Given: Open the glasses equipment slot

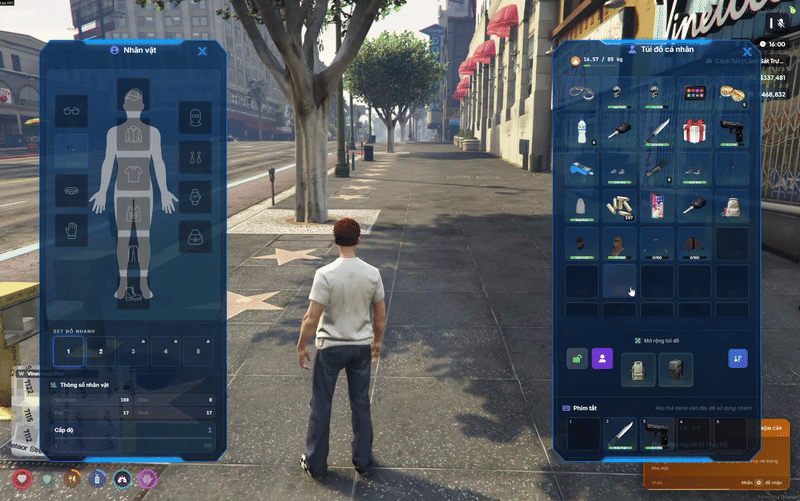Looking at the screenshot, I should point(71,110).
